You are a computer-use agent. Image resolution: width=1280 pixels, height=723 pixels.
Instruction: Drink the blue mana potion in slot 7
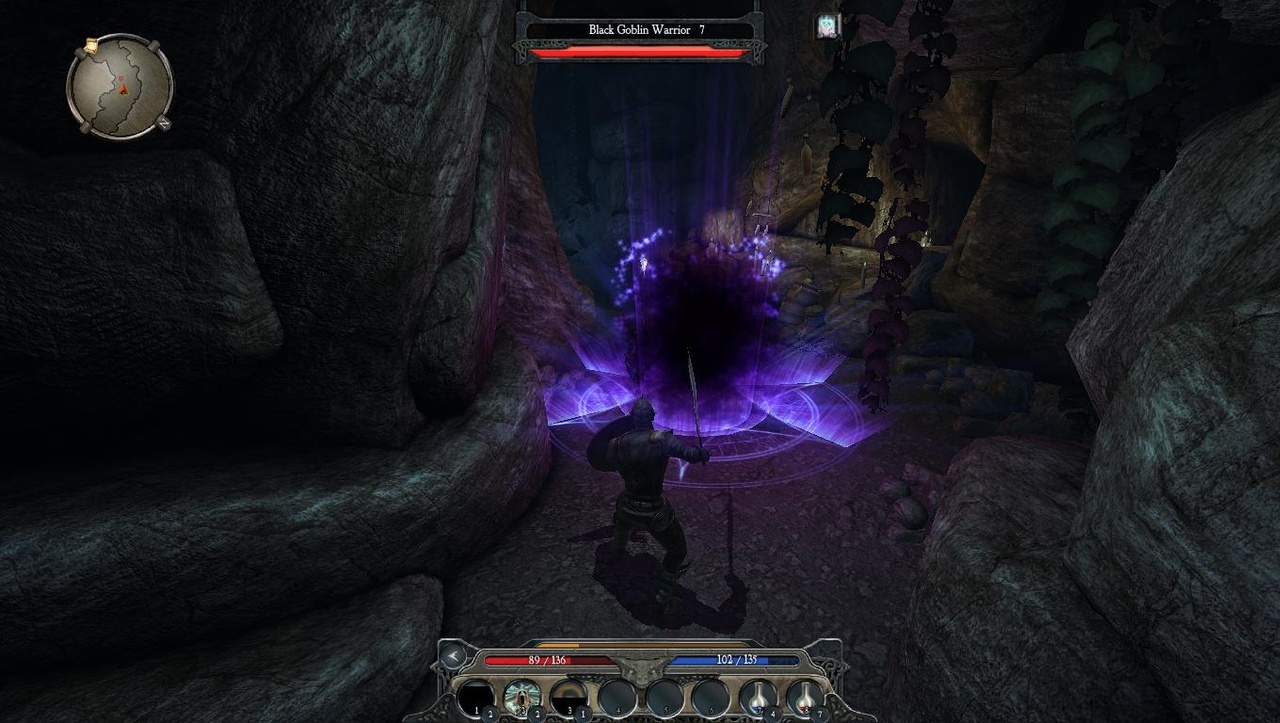[760, 696]
